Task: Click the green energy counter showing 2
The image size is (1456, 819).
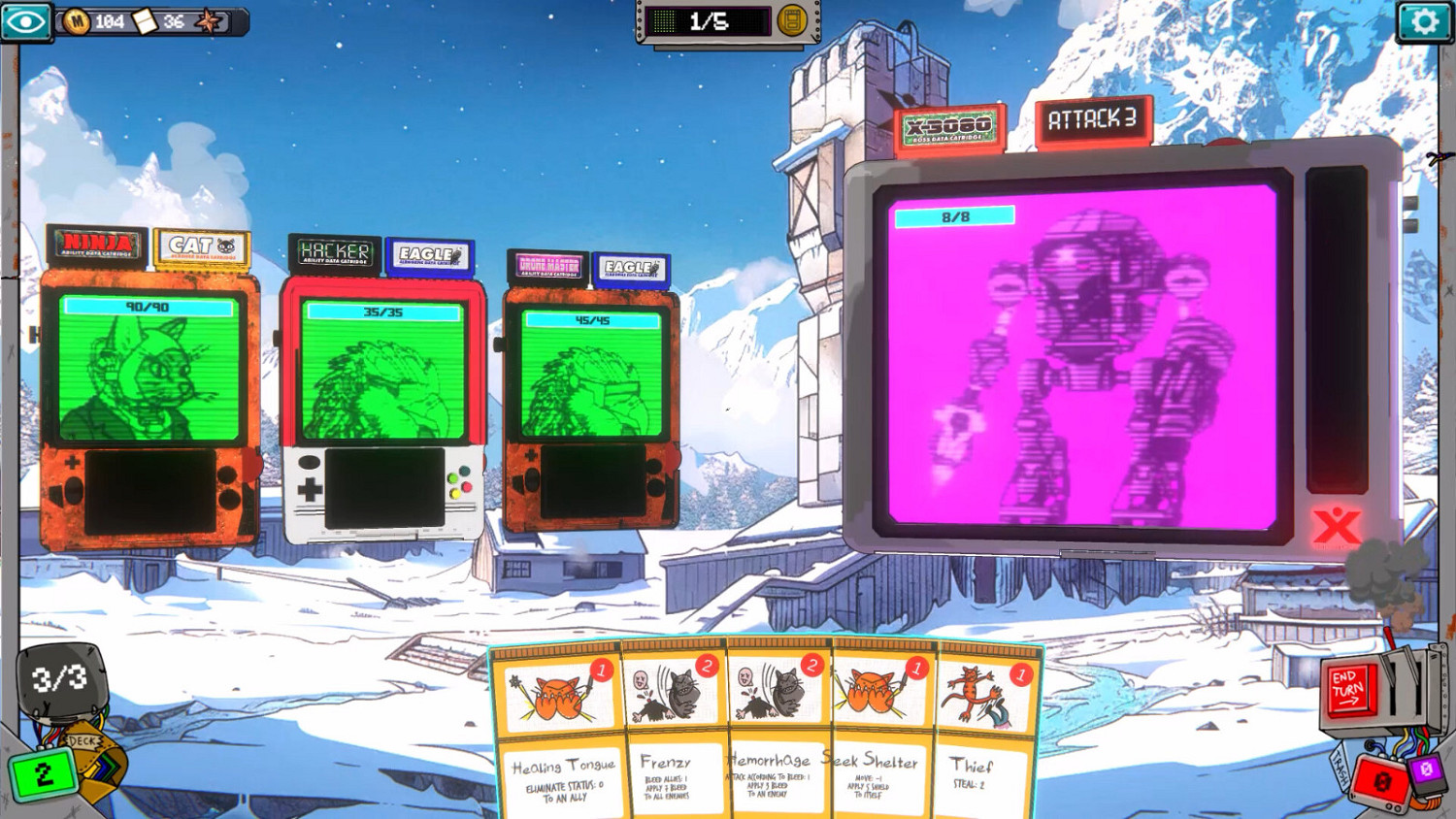Action: point(42,773)
